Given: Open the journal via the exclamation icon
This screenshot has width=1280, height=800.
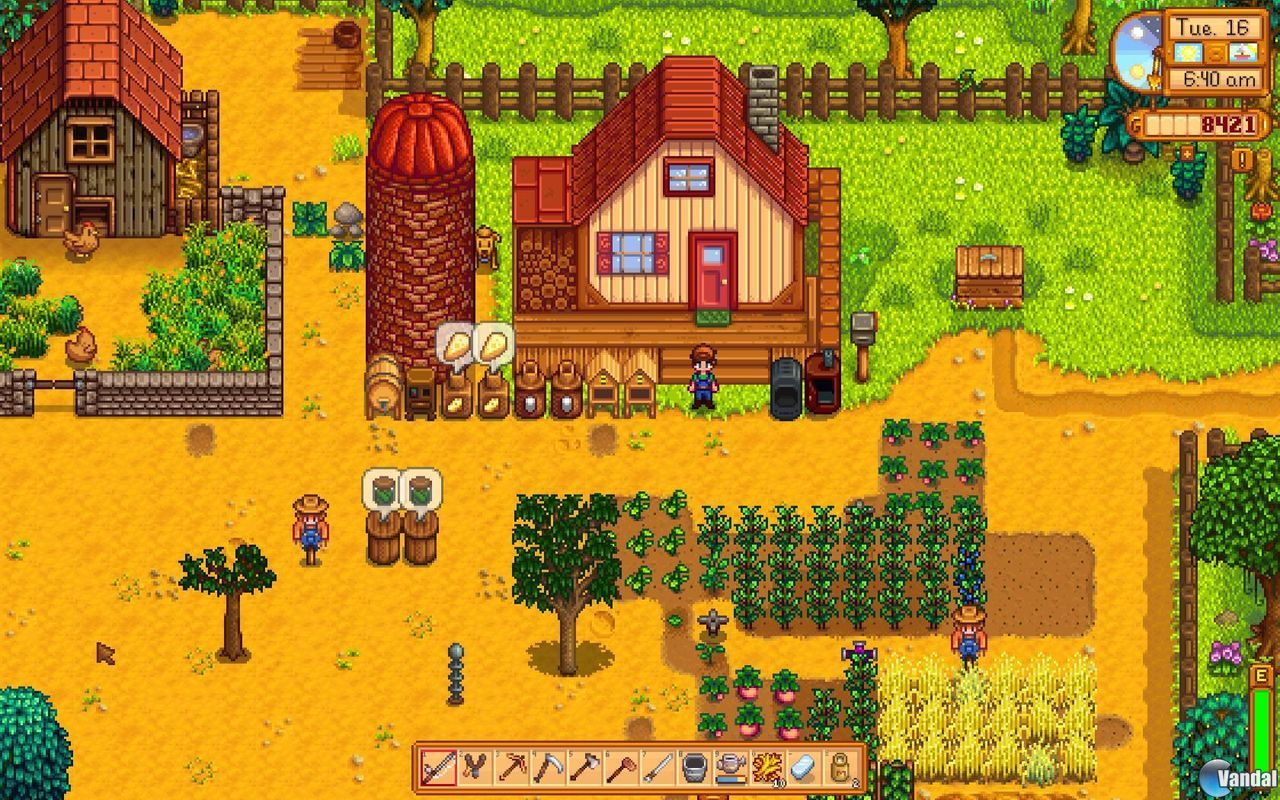Looking at the screenshot, I should click(1241, 159).
